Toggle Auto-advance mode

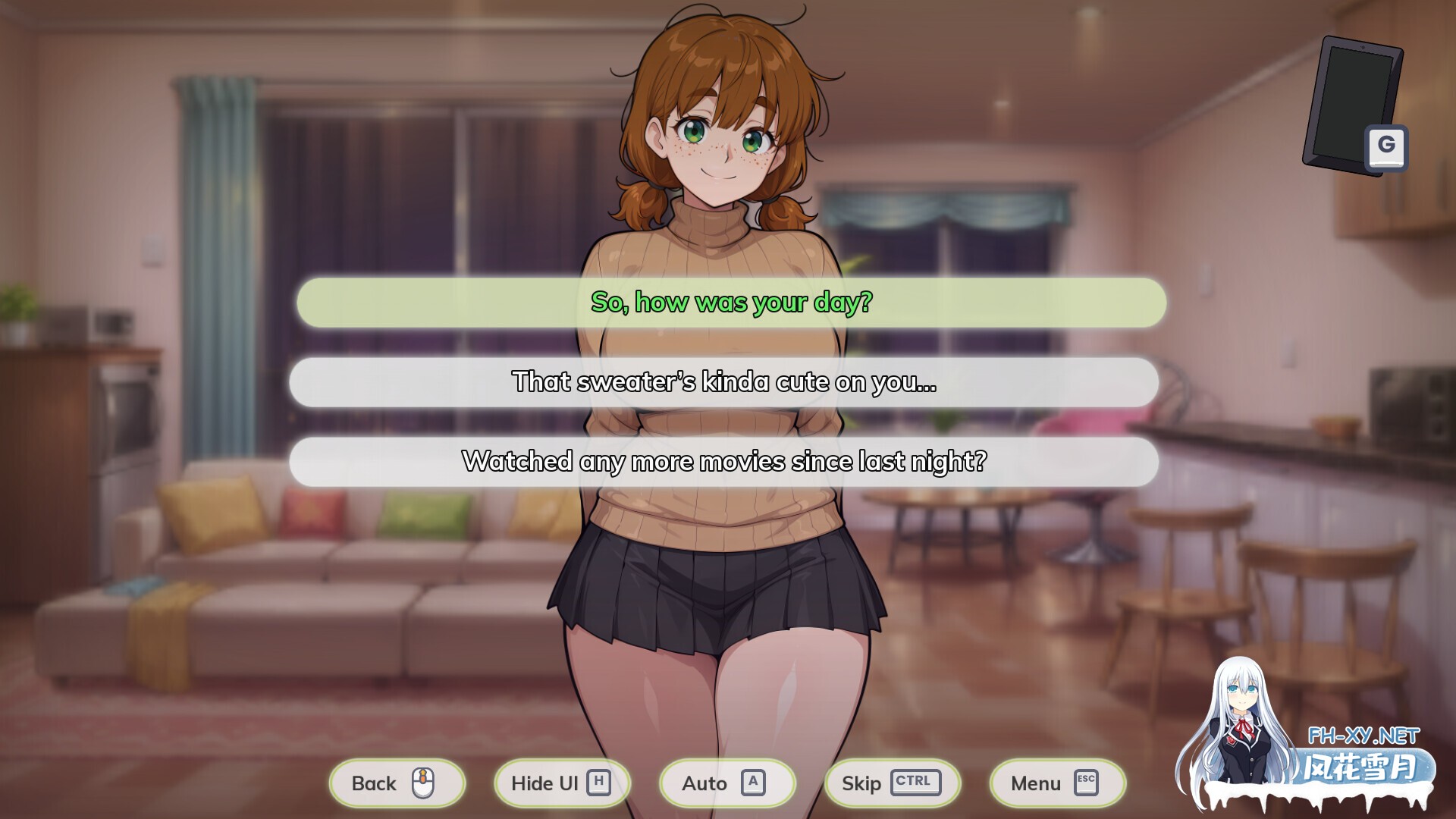[x=713, y=783]
